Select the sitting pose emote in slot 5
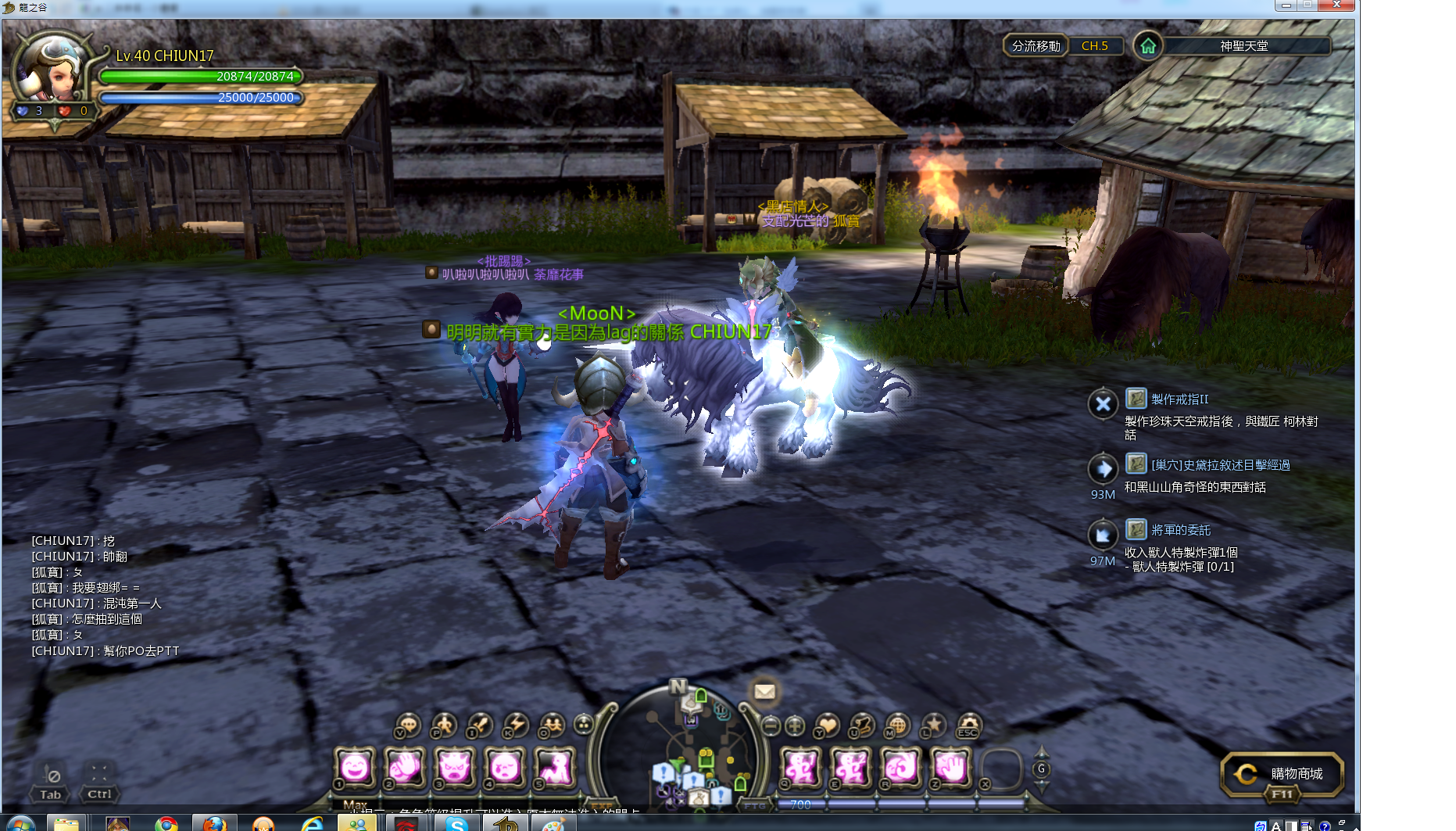The image size is (1456, 831). [x=555, y=767]
